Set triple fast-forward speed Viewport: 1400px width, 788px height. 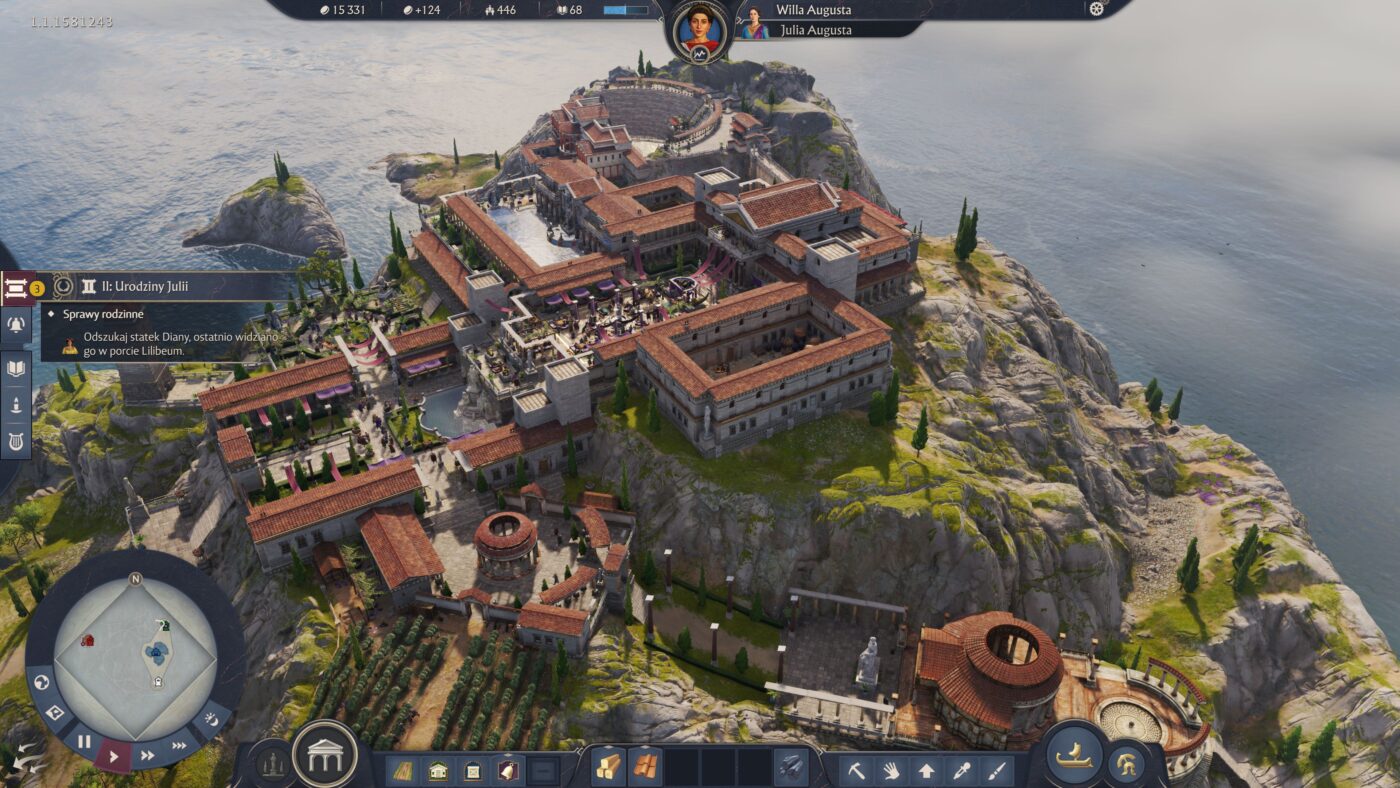pyautogui.click(x=180, y=745)
